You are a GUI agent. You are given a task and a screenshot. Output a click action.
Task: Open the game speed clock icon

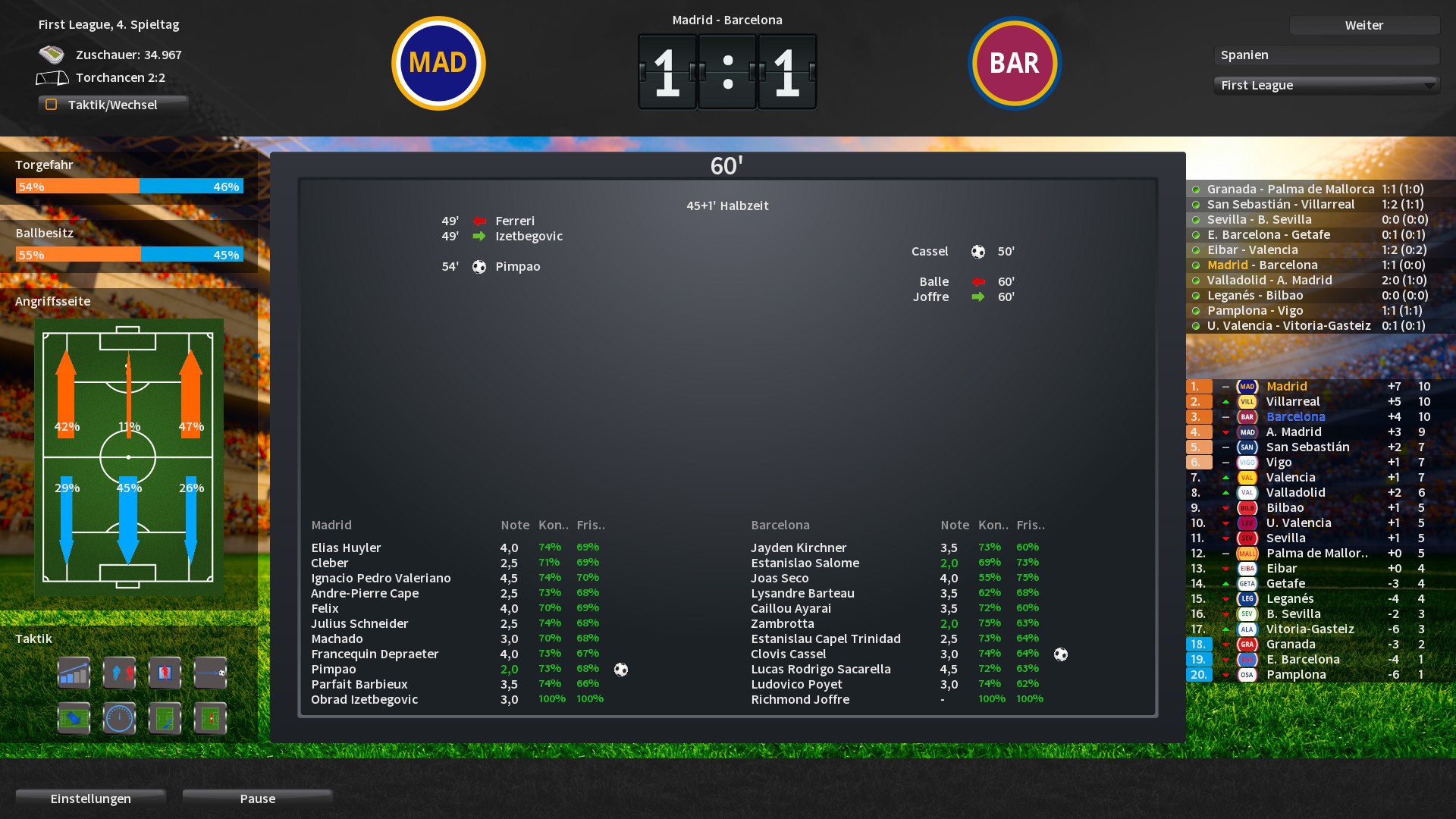point(119,718)
